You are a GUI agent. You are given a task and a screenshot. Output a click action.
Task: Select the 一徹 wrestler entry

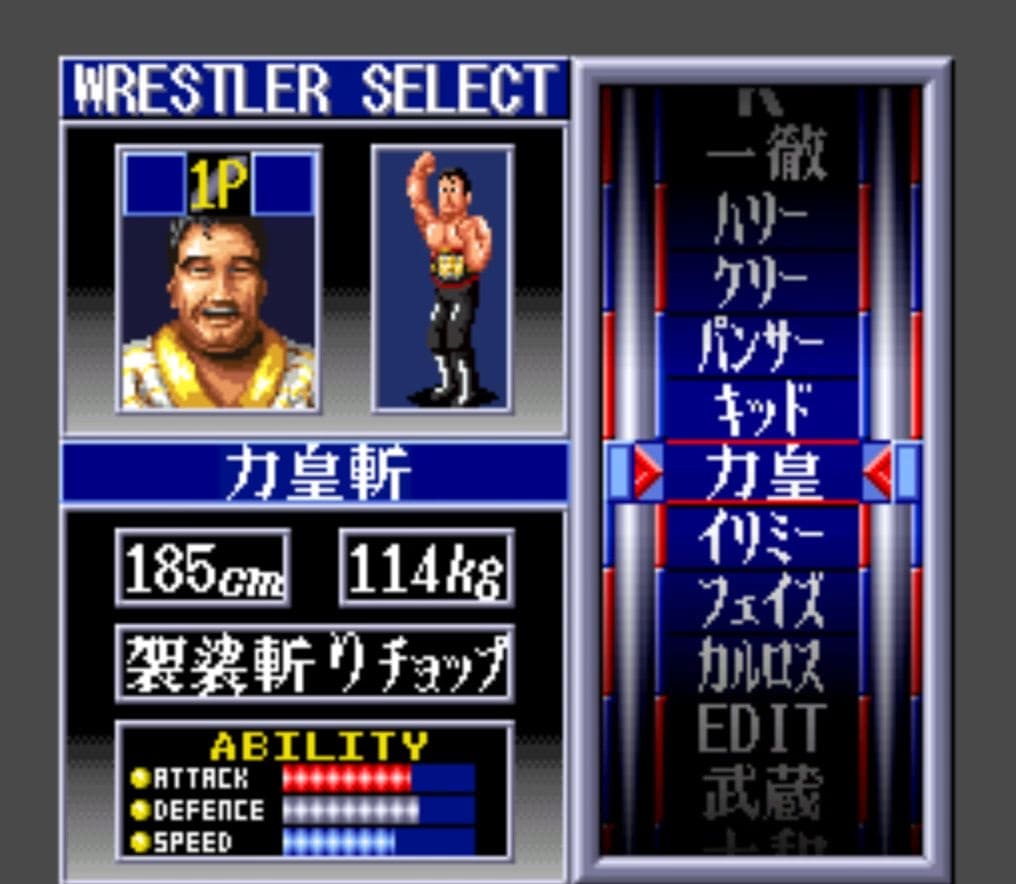tap(764, 157)
